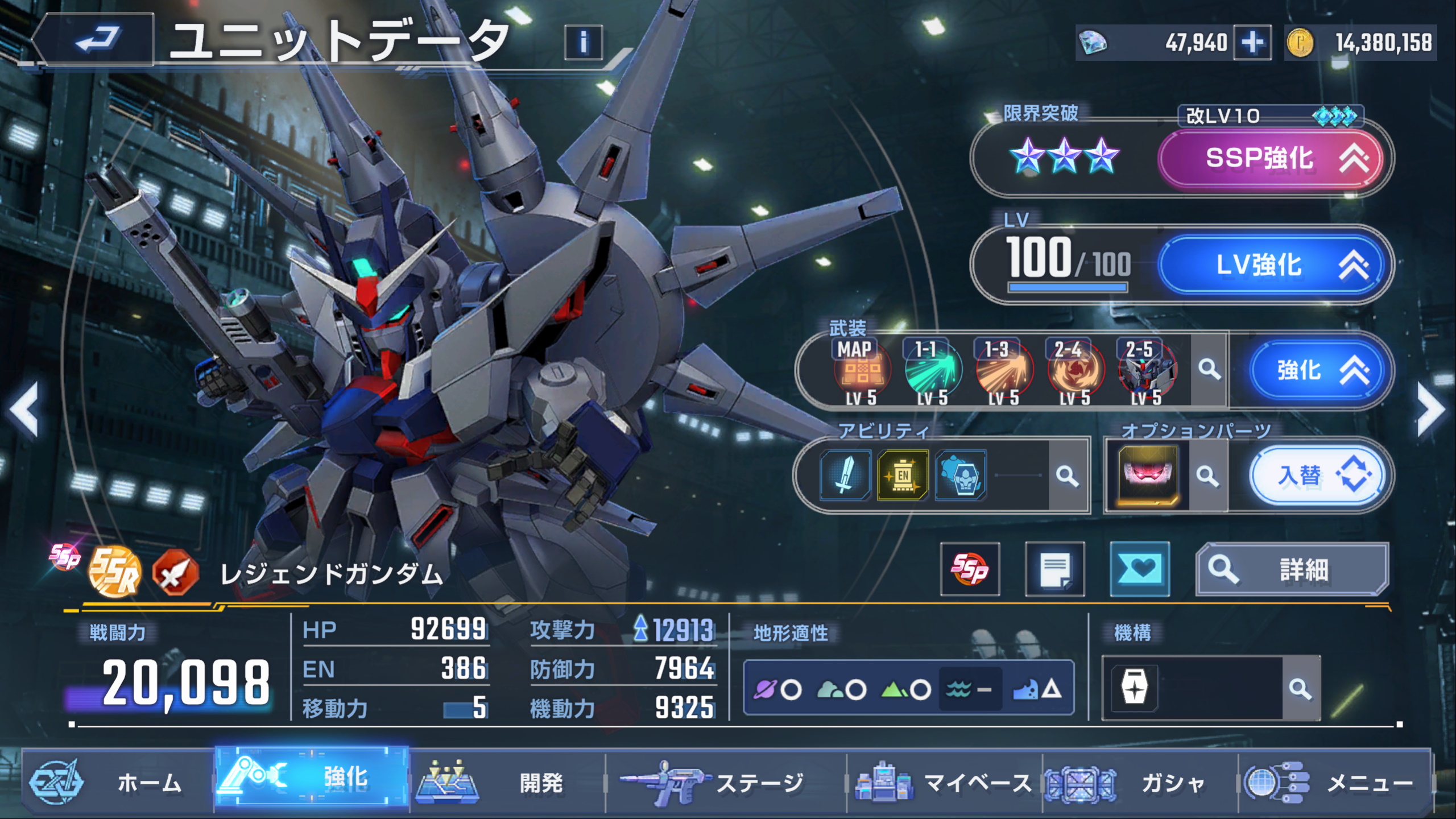Tap the LV強化 button

[1271, 265]
